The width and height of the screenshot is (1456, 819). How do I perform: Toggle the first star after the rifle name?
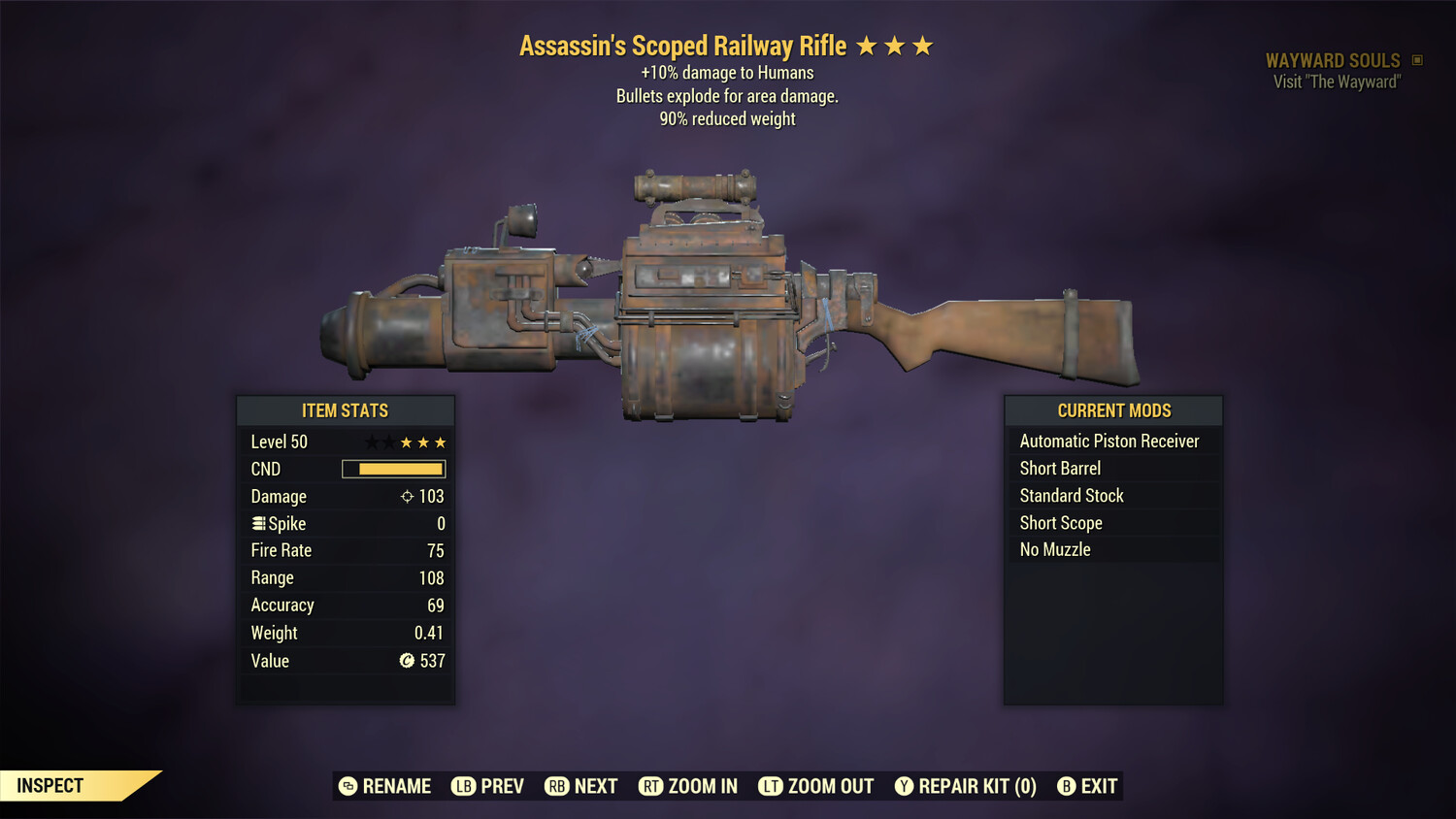click(x=867, y=45)
